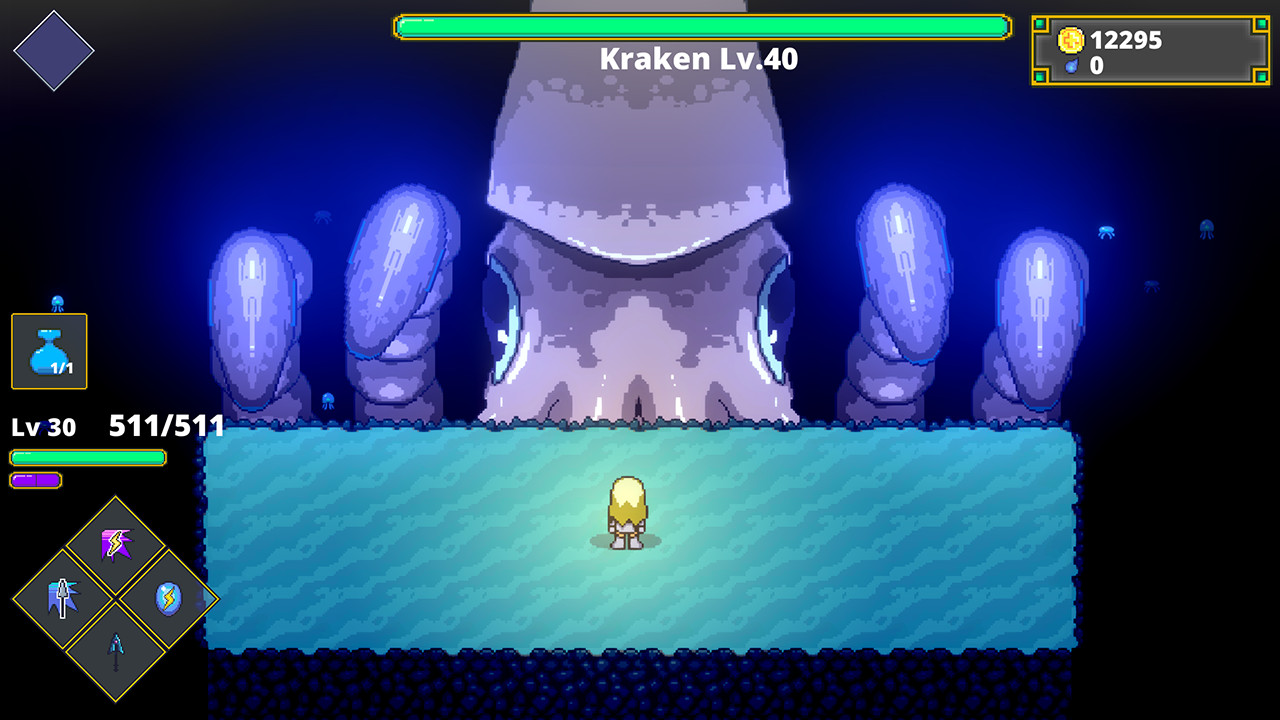Click the gold coin currency icon
The width and height of the screenshot is (1280, 720).
click(1072, 41)
